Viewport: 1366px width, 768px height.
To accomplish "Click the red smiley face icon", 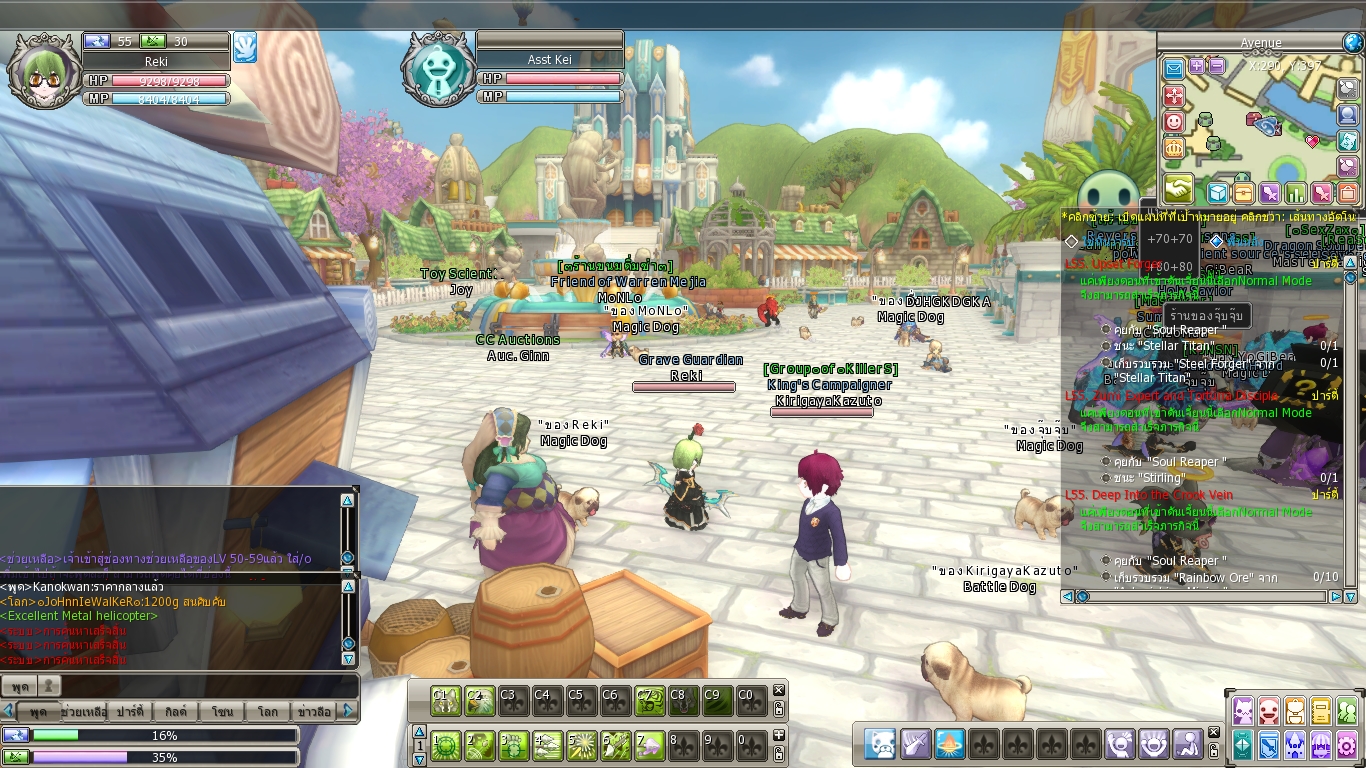I will (1174, 122).
